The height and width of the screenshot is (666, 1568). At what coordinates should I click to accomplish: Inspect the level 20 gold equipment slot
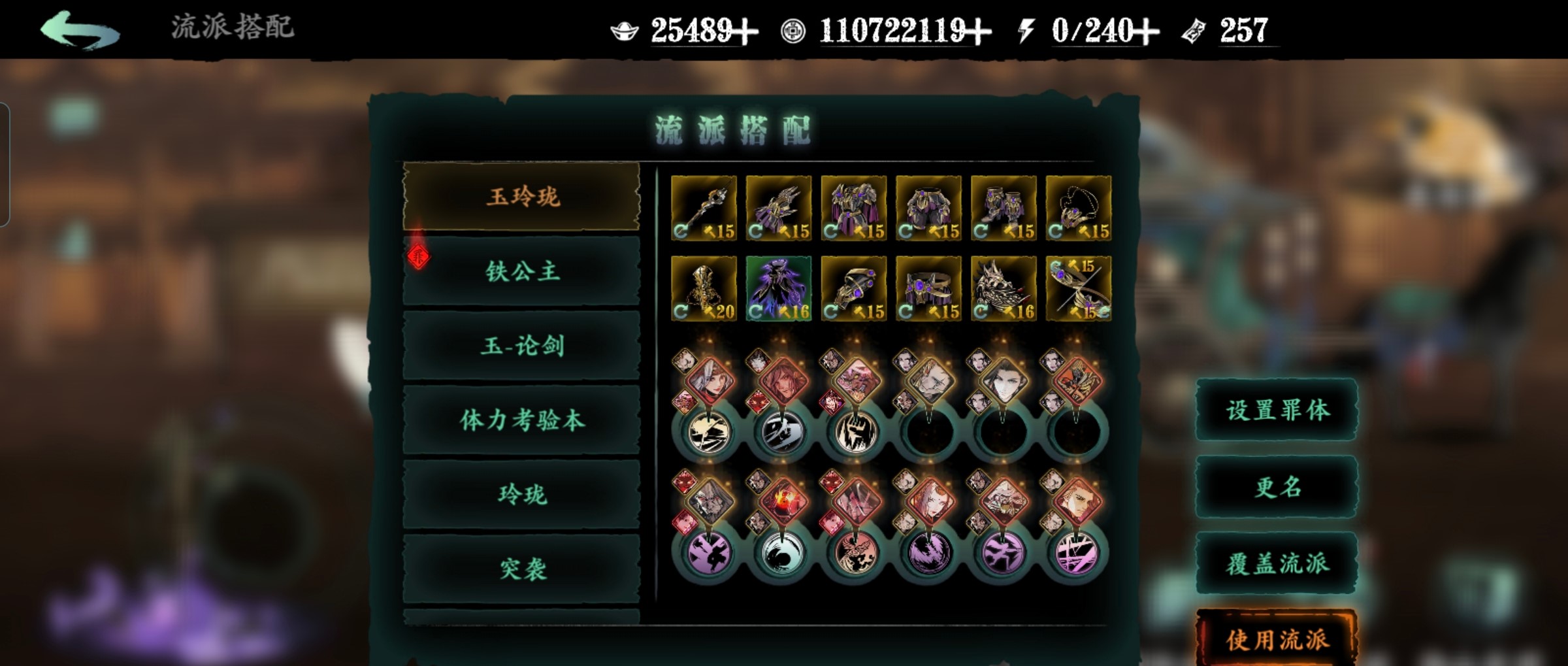pyautogui.click(x=704, y=288)
